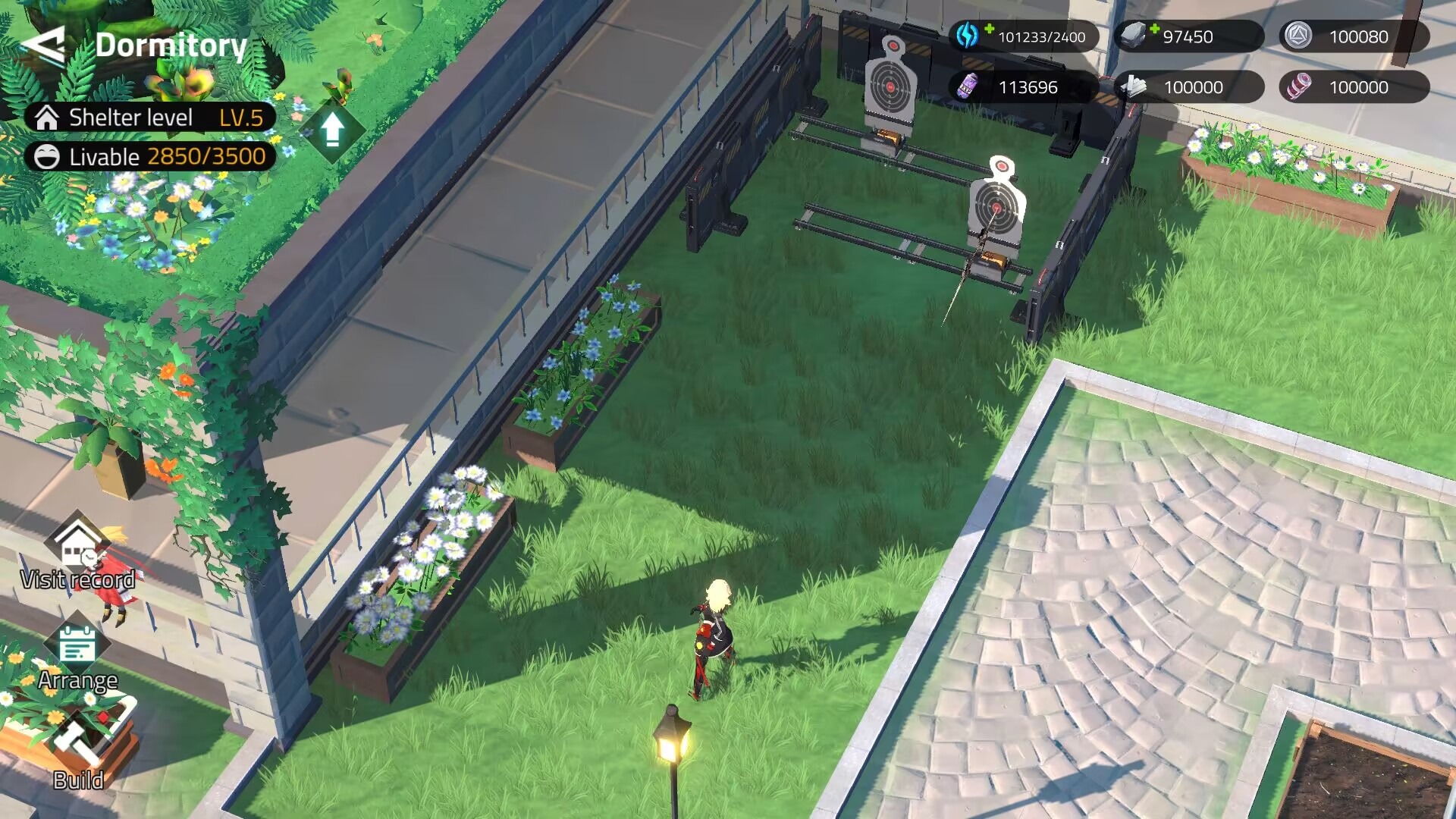Add more grey ore resource
Viewport: 1456px width, 819px height.
(x=1154, y=30)
